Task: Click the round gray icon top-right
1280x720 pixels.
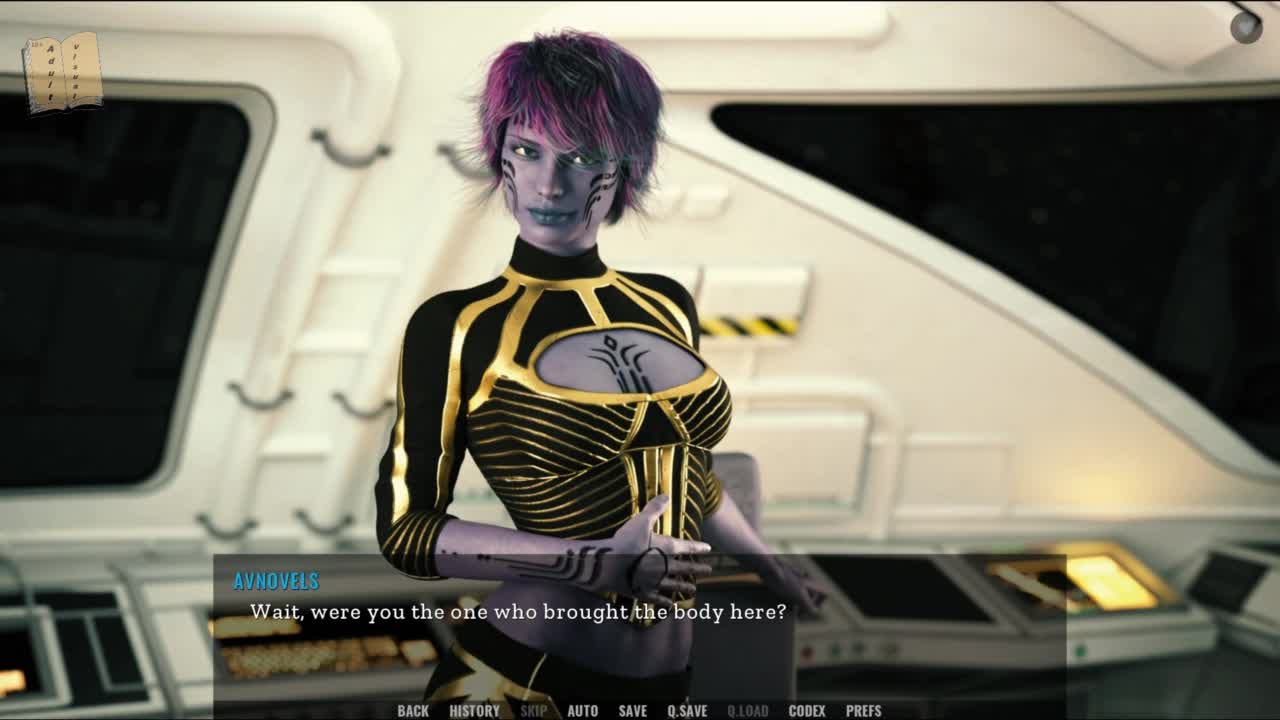Action: (1245, 27)
